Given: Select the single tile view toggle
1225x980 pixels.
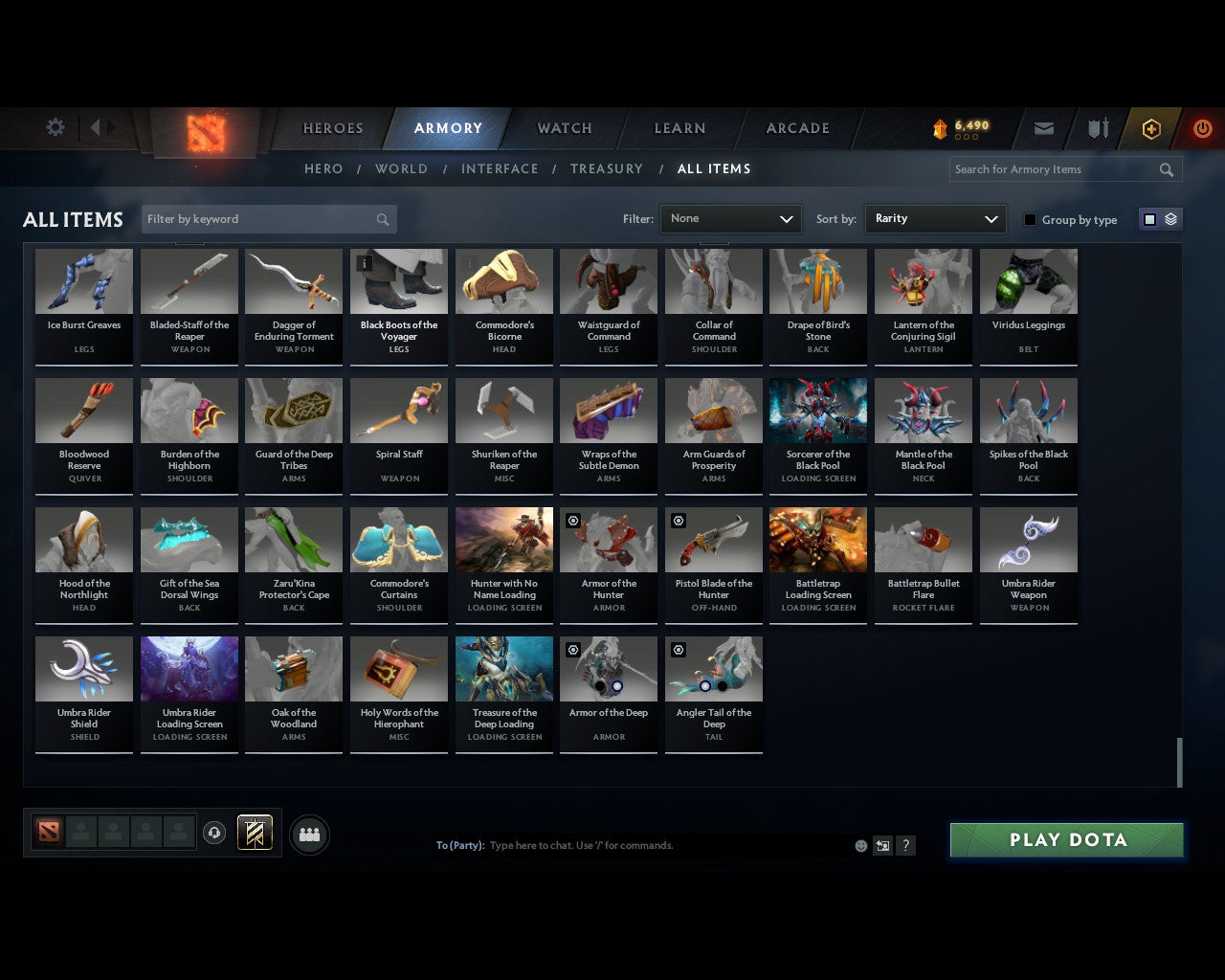Looking at the screenshot, I should [1149, 219].
